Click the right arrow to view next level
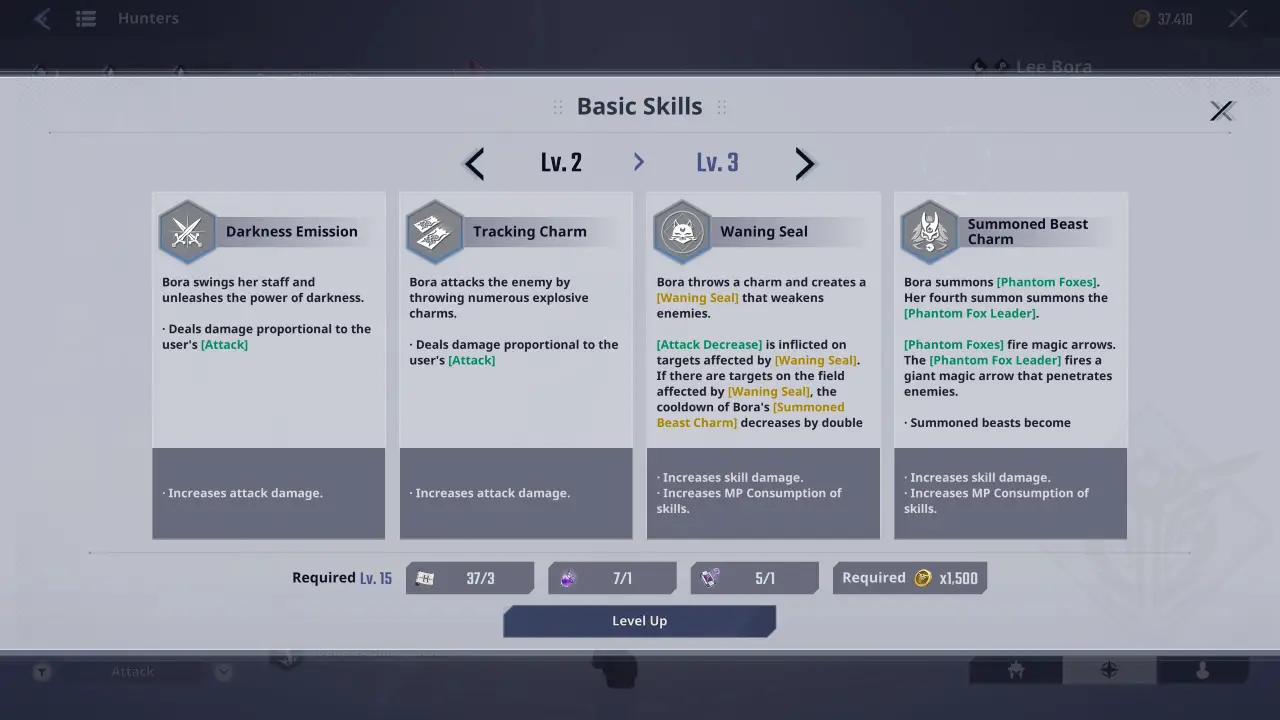Screen dimensions: 1280x720 pos(805,163)
